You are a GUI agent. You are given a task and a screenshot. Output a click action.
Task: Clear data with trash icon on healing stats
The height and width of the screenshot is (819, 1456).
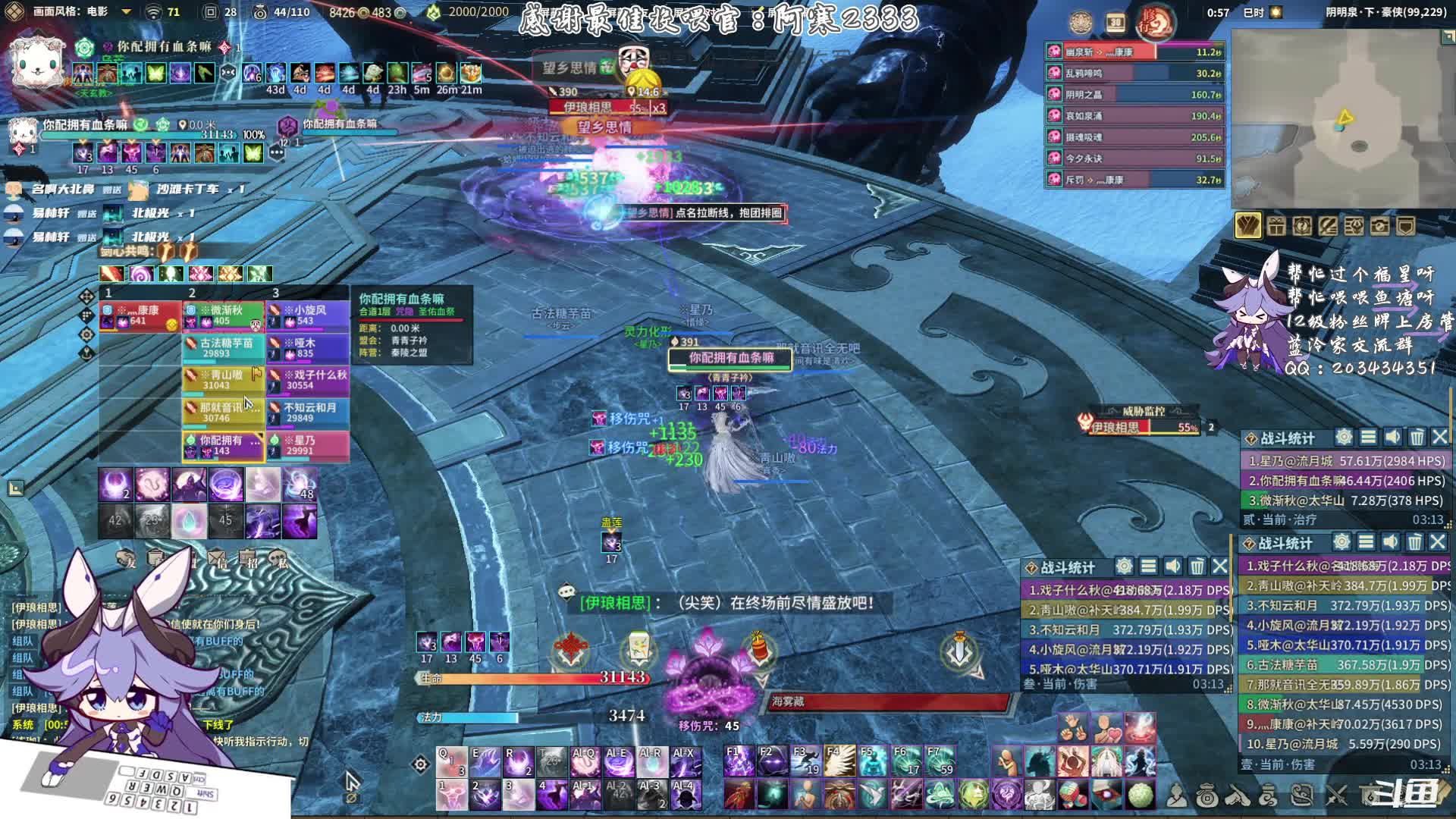[1417, 437]
